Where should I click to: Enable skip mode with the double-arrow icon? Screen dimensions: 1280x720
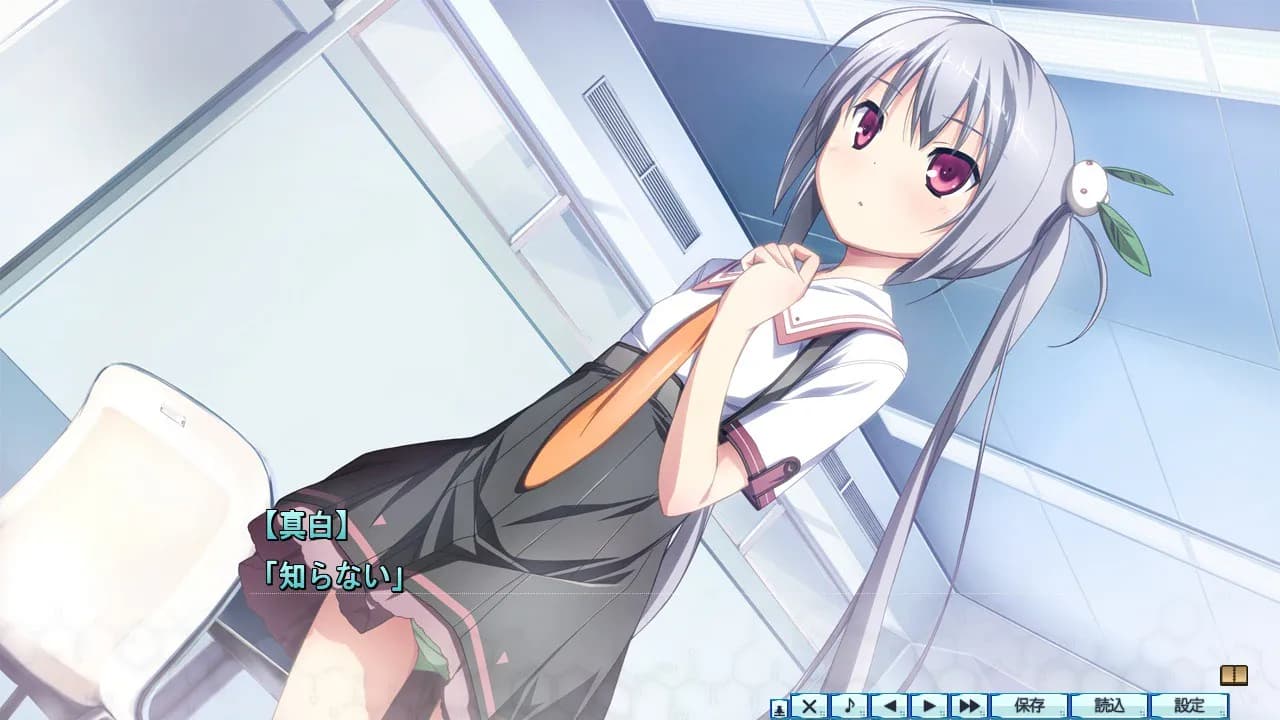point(970,706)
